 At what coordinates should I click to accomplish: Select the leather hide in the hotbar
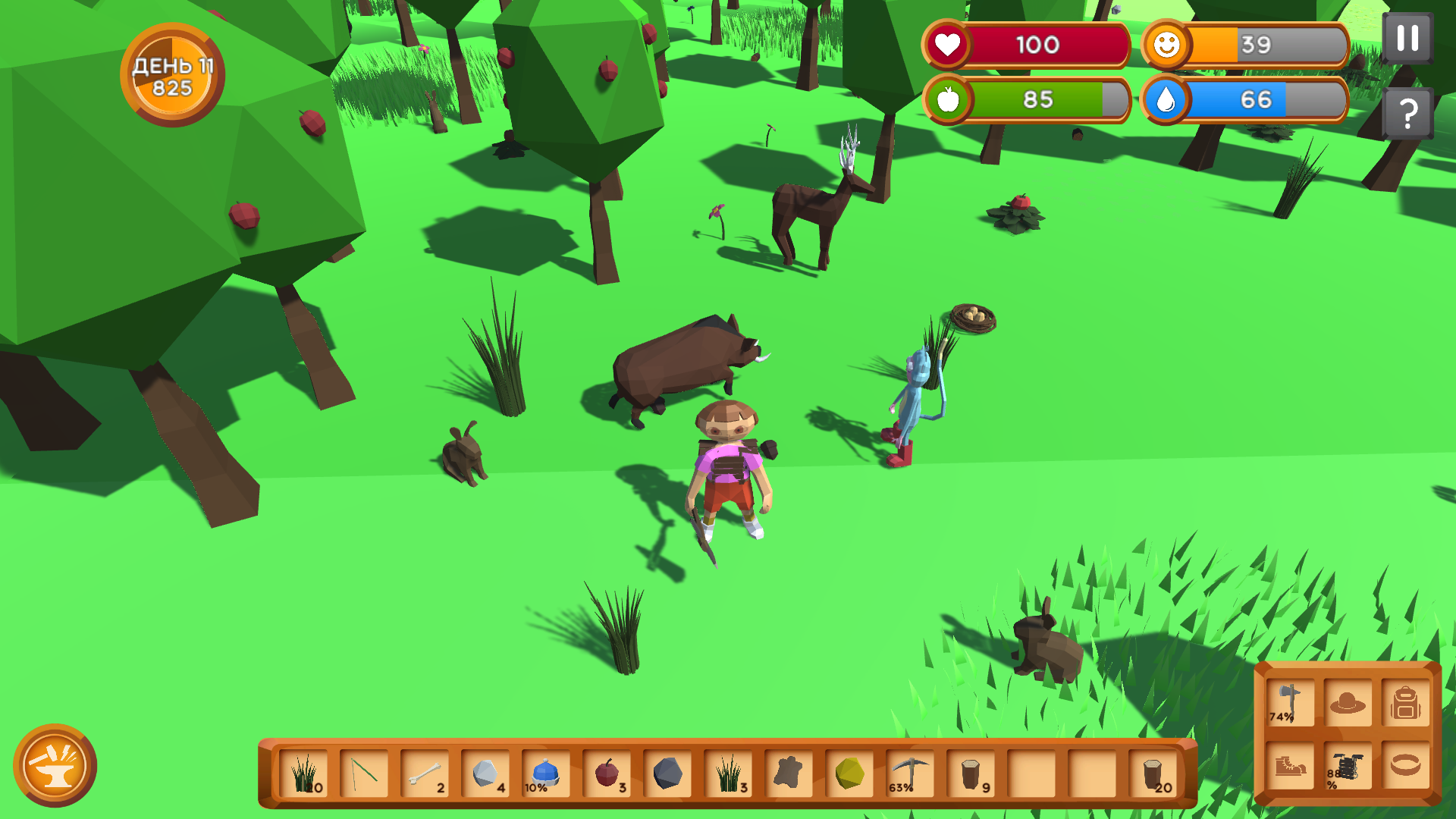789,773
